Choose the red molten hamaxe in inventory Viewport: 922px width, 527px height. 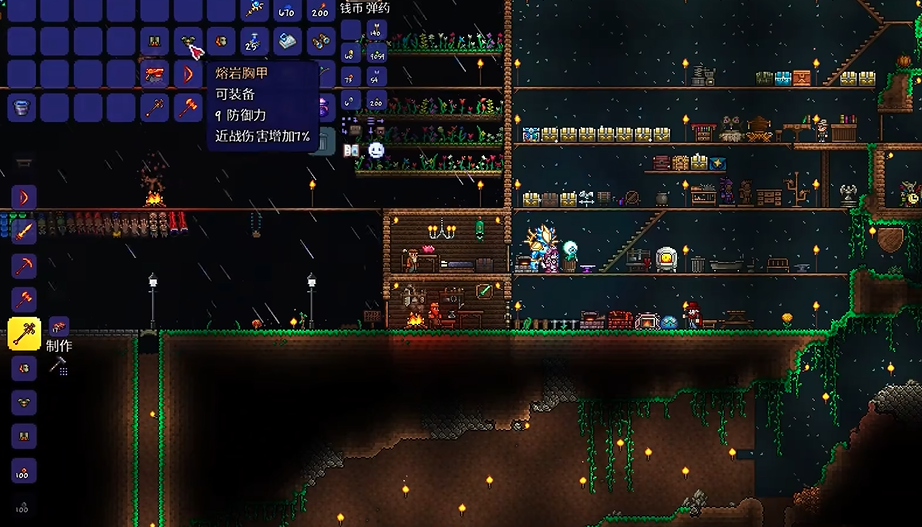pyautogui.click(x=188, y=107)
